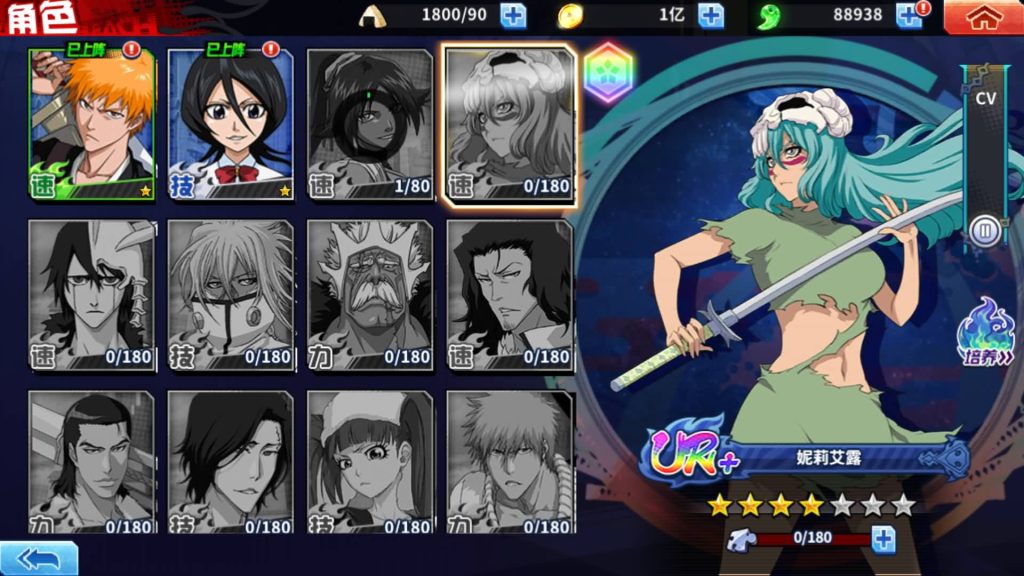Viewport: 1024px width, 576px height.
Task: Select the girl with cap and pigtails card
Action: point(370,462)
